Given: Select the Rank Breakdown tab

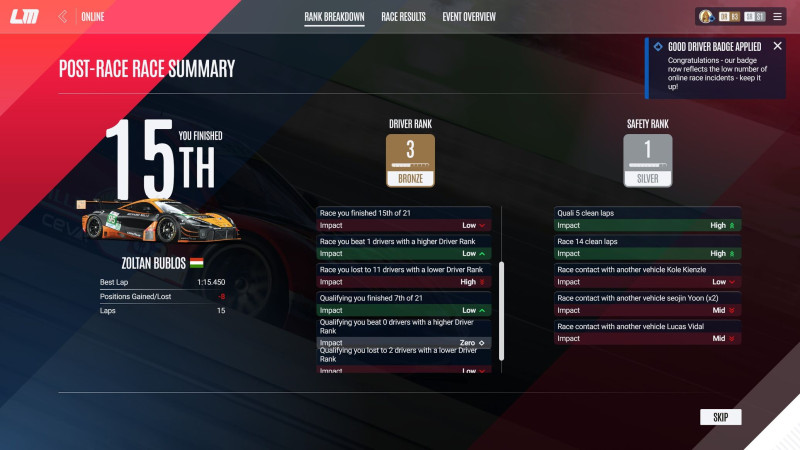Looking at the screenshot, I should tap(334, 17).
